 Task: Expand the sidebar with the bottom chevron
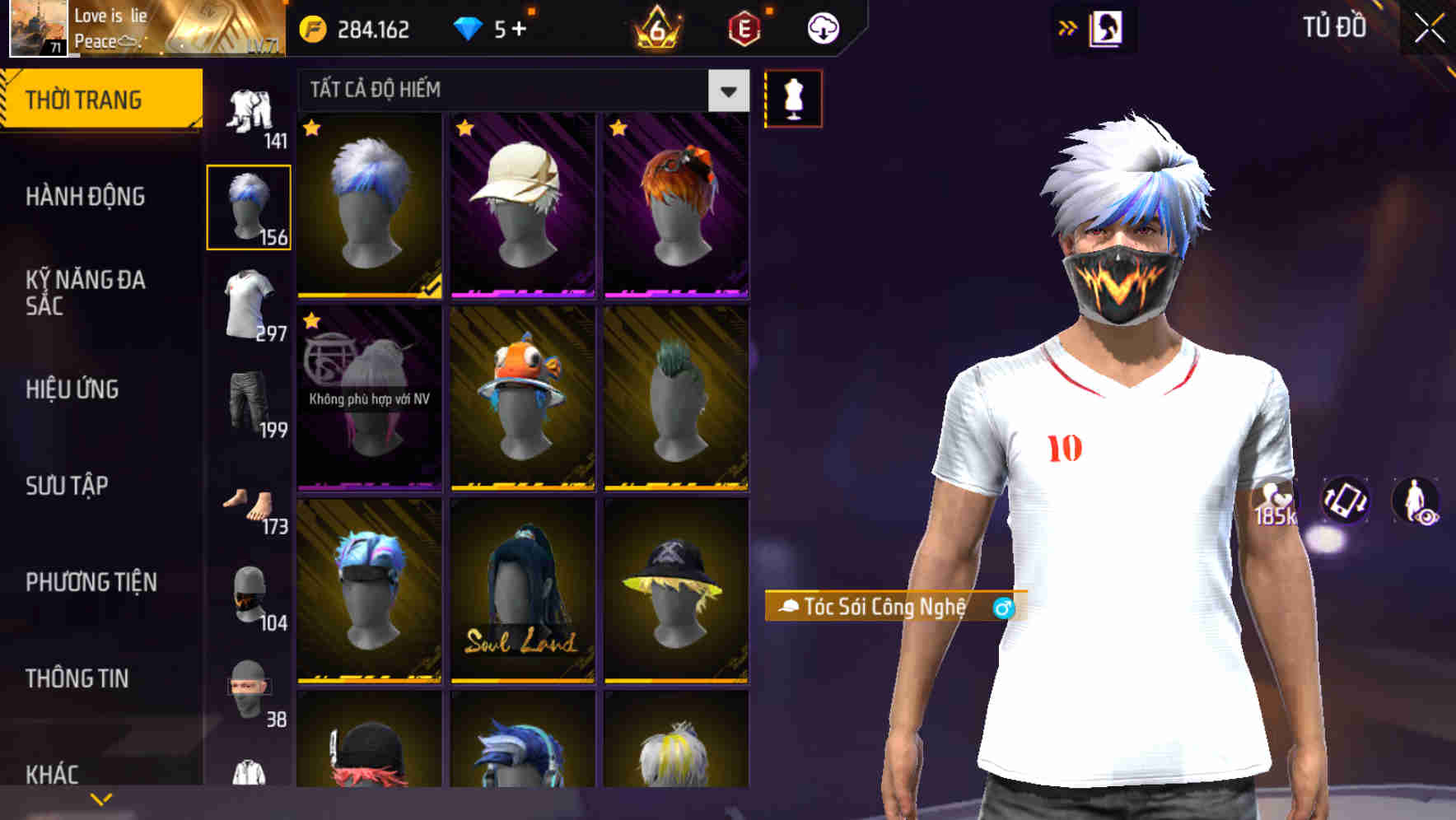coord(102,797)
